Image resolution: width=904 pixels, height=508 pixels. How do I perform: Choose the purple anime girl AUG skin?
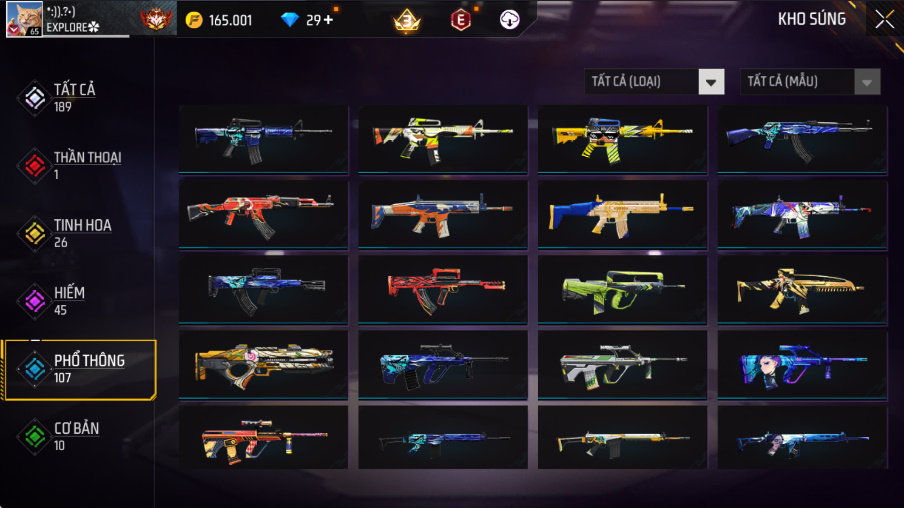point(802,364)
